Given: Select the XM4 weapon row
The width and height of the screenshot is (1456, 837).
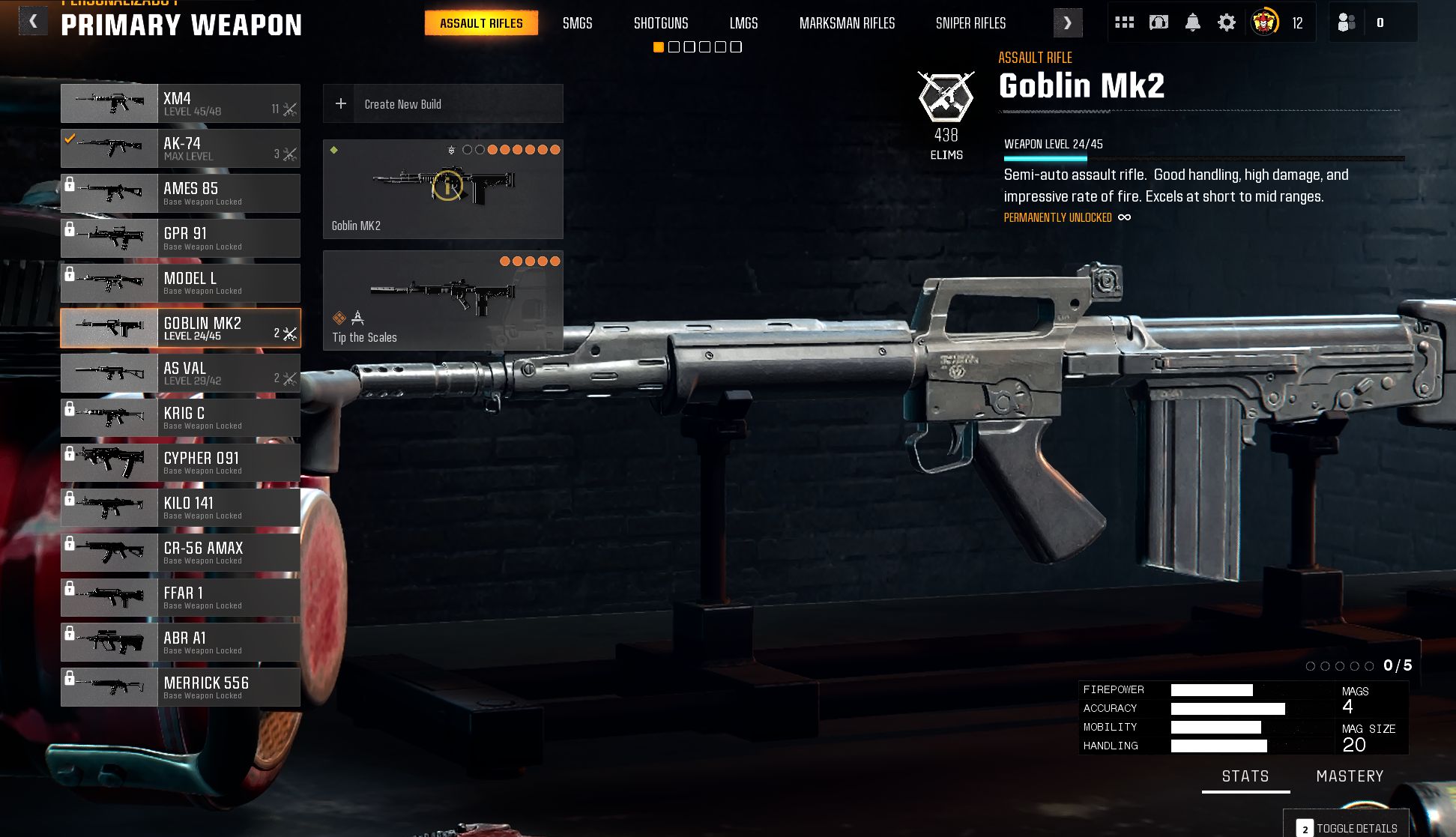Looking at the screenshot, I should [x=180, y=103].
